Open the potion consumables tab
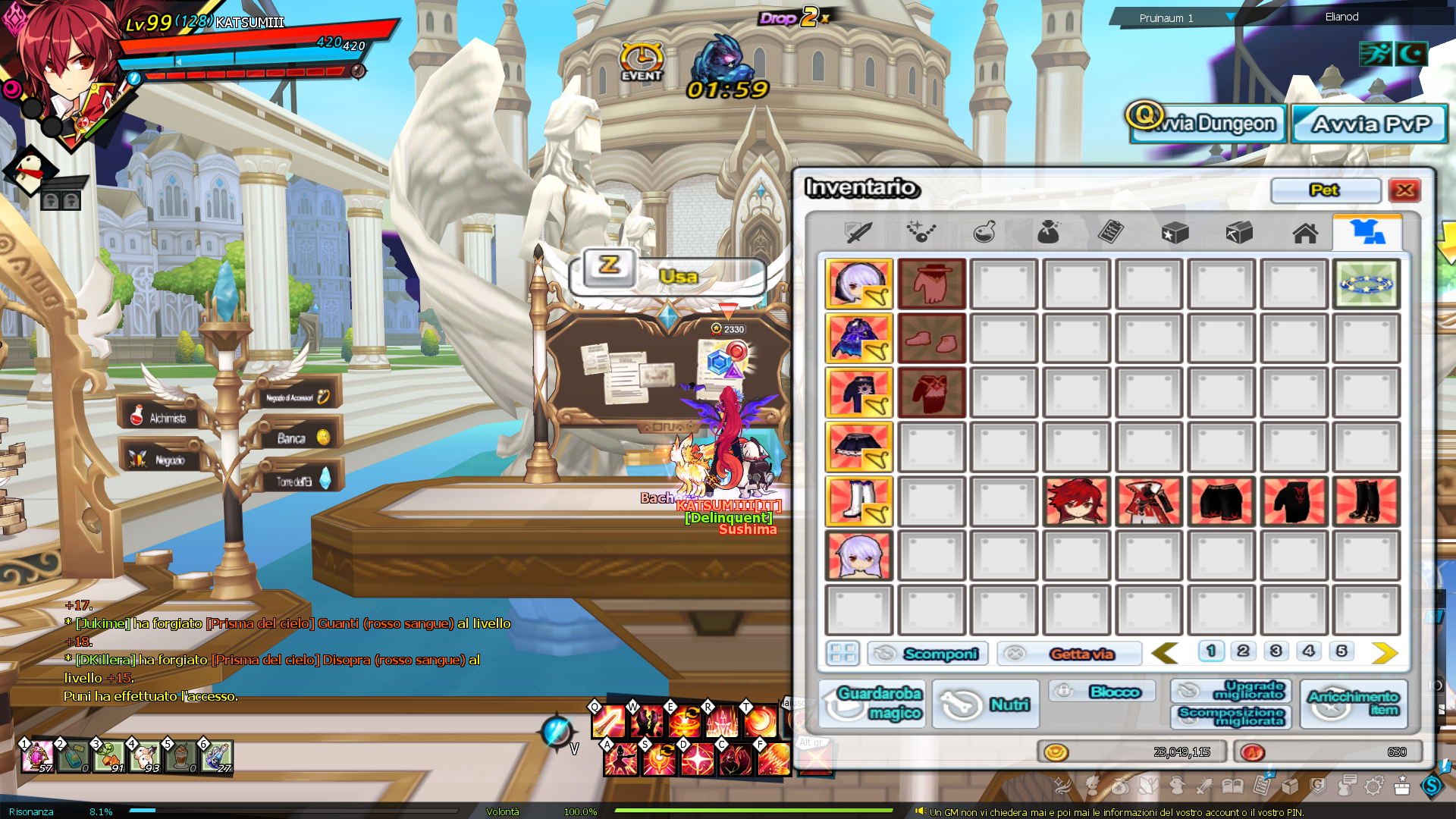This screenshot has height=819, width=1456. 984,232
